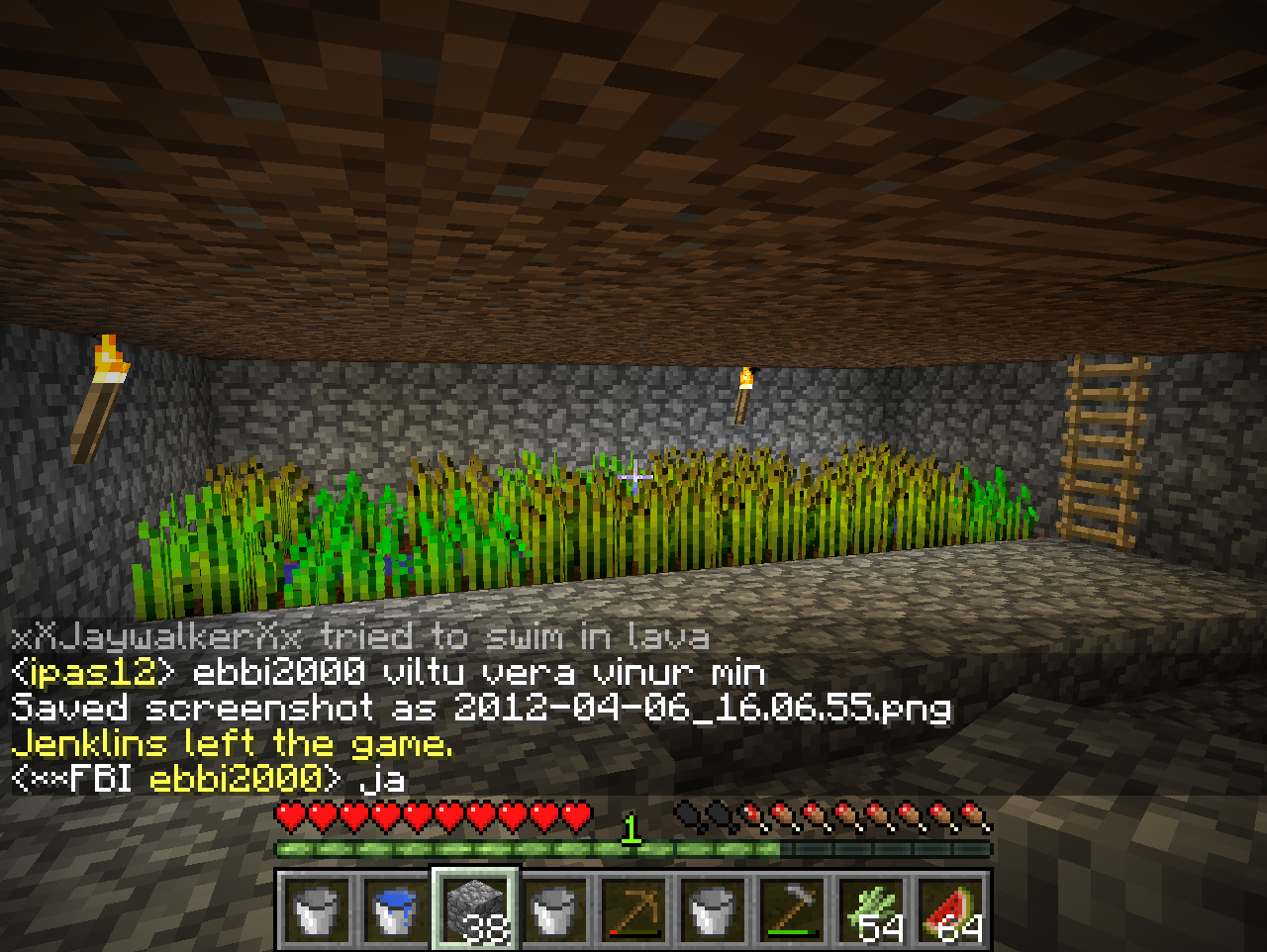Select the water bucket hotbar slot
This screenshot has width=1267, height=952.
pyautogui.click(x=396, y=908)
